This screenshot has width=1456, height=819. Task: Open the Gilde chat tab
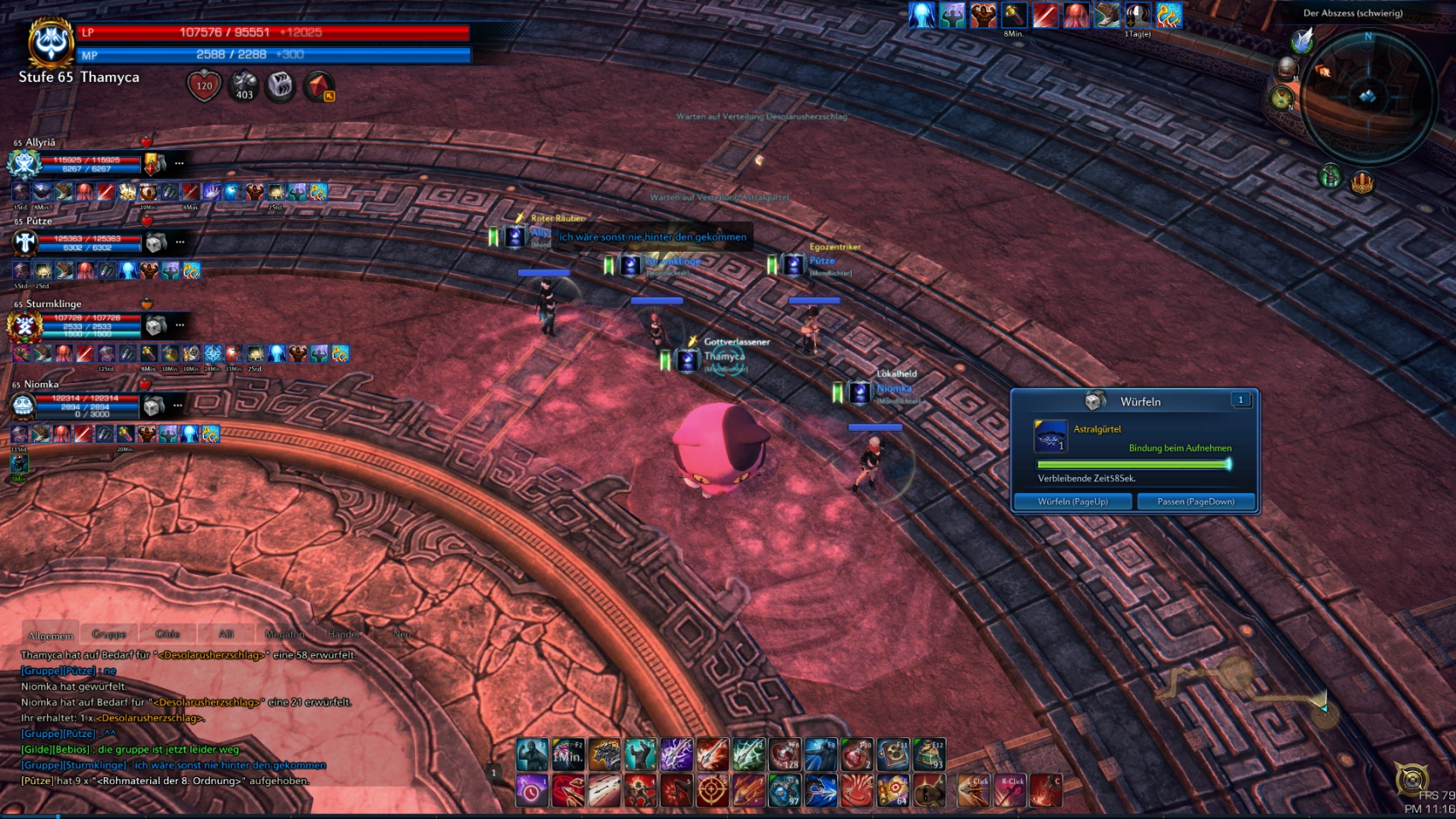(167, 634)
